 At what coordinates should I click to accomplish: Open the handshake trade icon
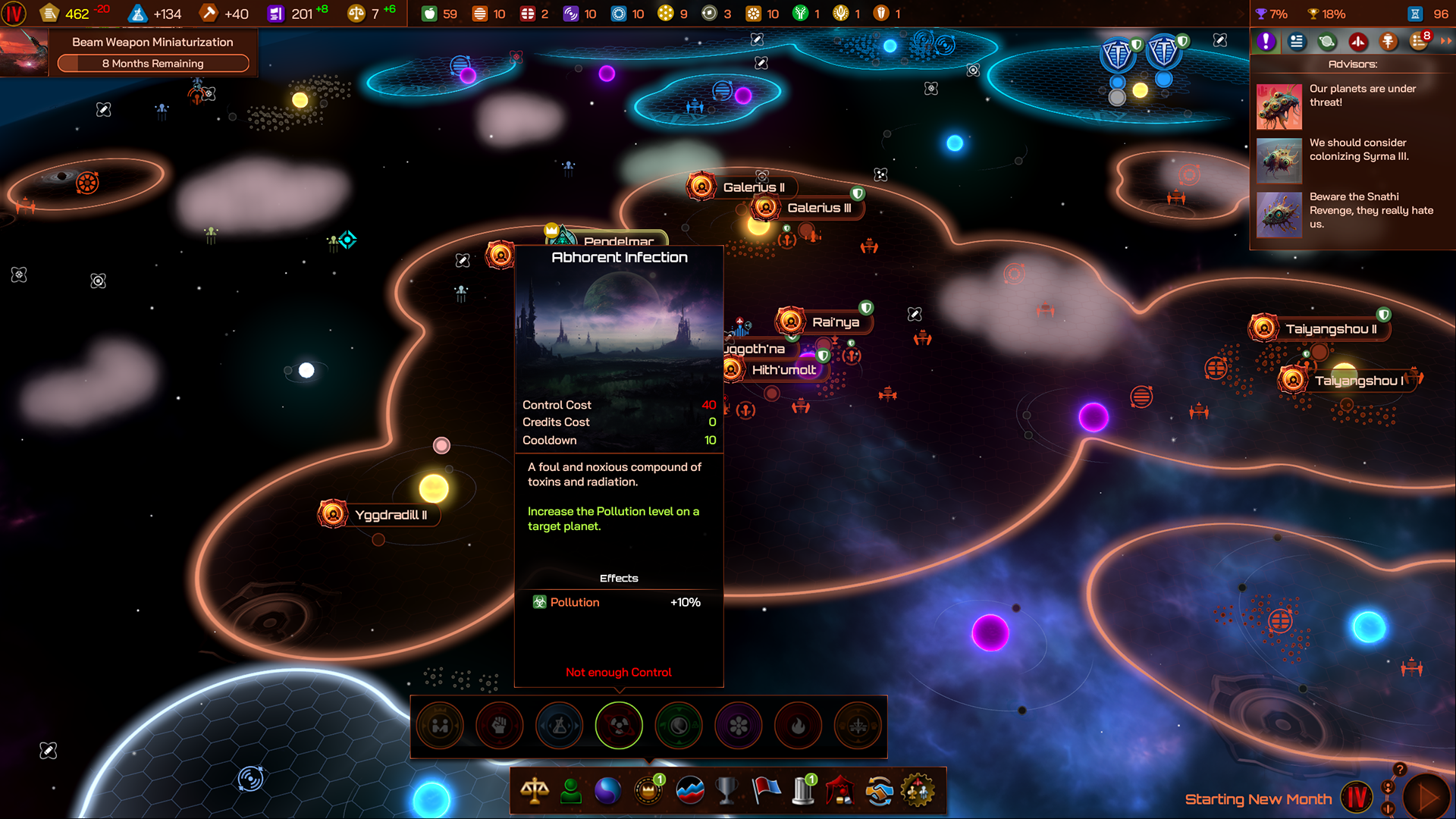879,791
